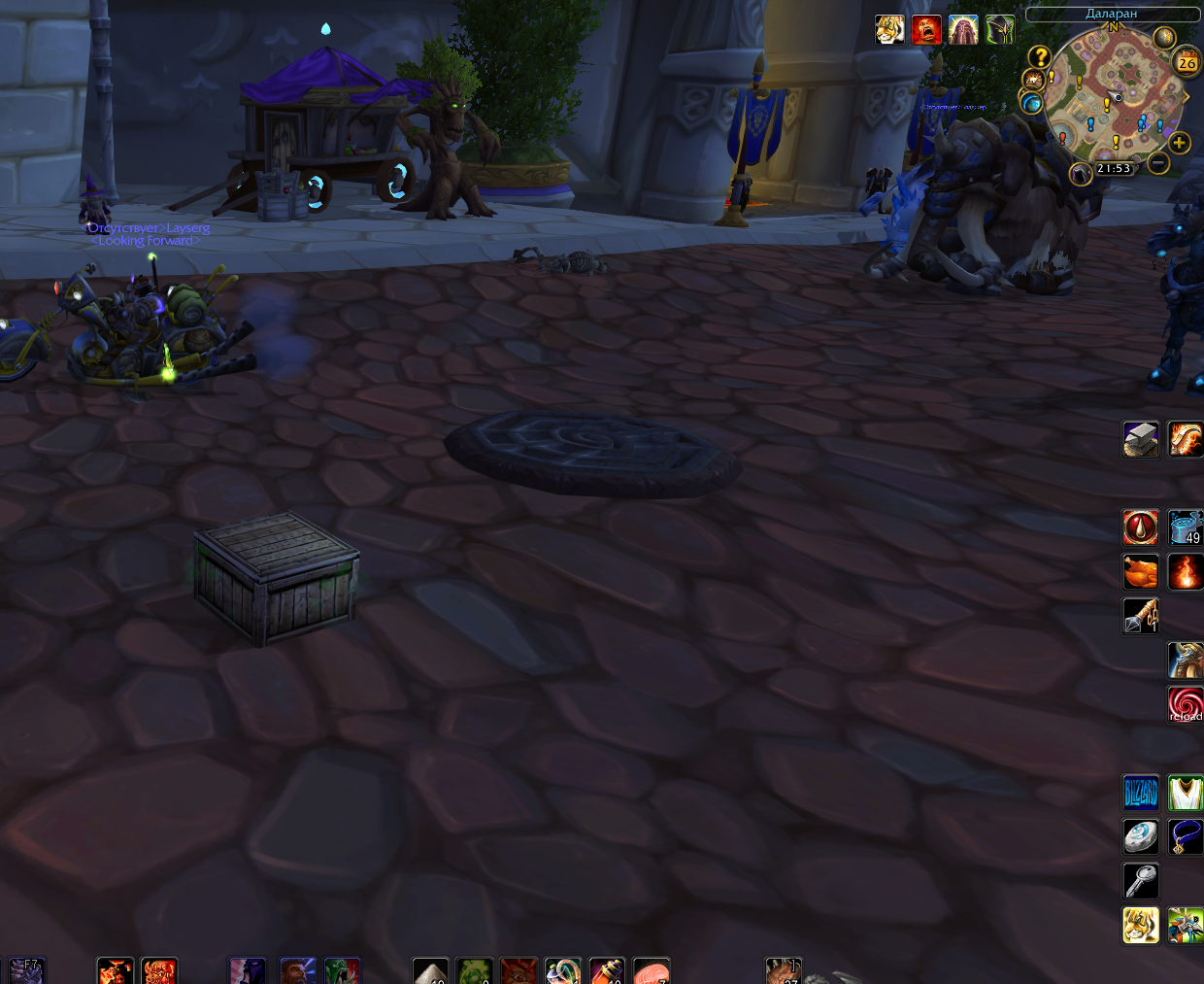Activate the red blood drop ability

coord(1141,527)
